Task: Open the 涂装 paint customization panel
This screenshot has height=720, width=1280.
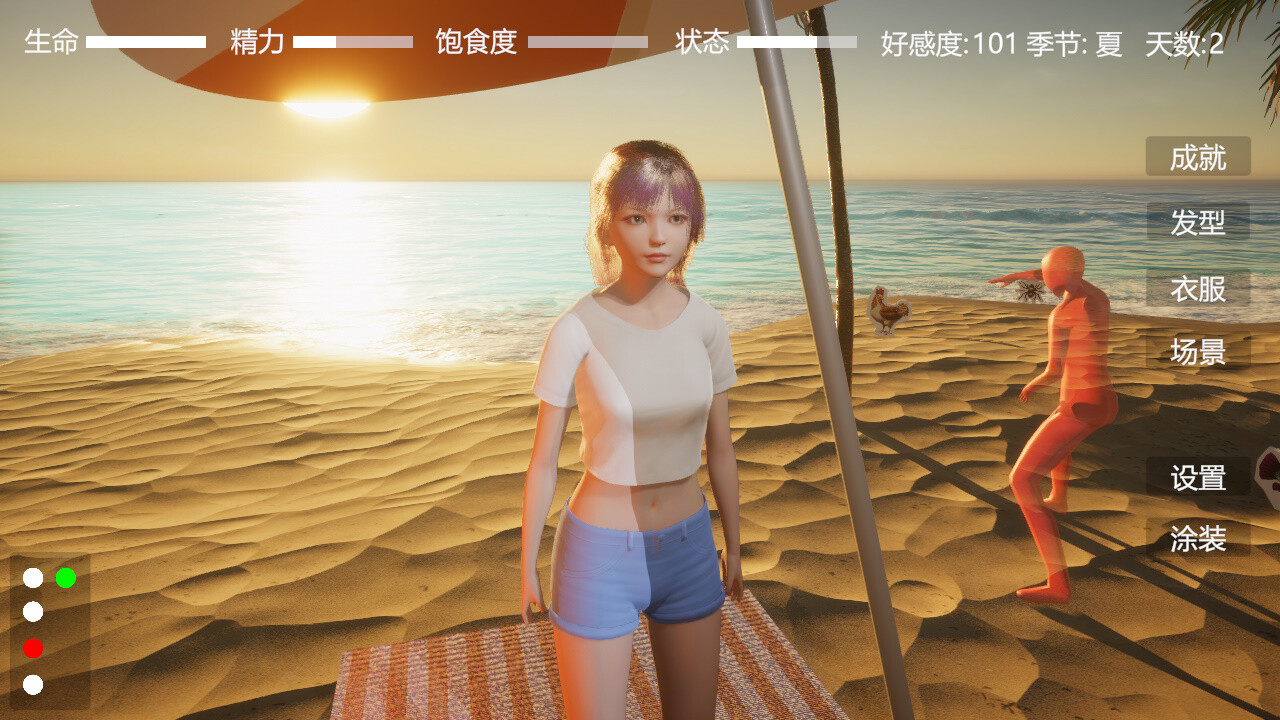Action: pos(1197,540)
